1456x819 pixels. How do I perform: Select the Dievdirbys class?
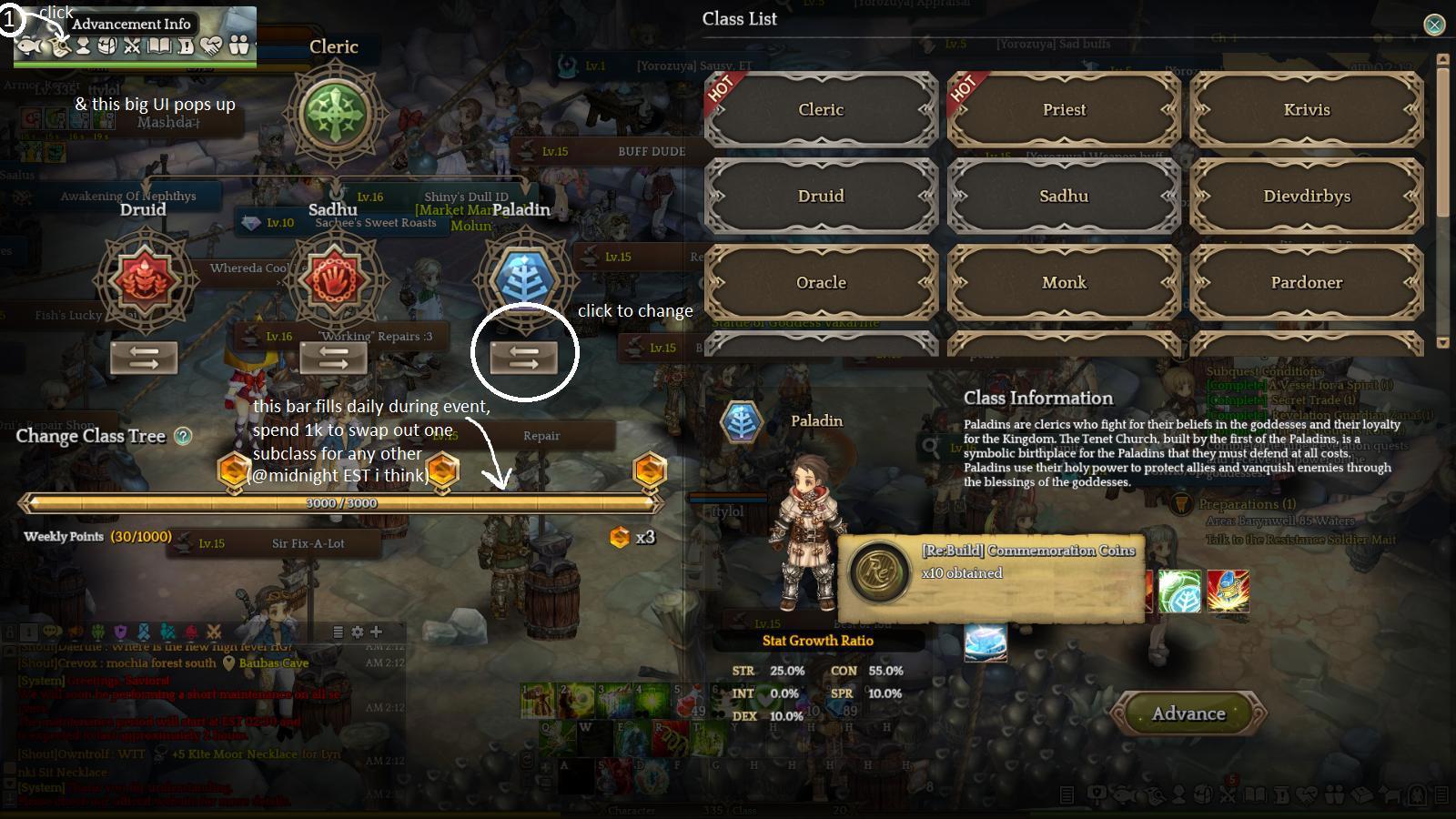coord(1307,196)
